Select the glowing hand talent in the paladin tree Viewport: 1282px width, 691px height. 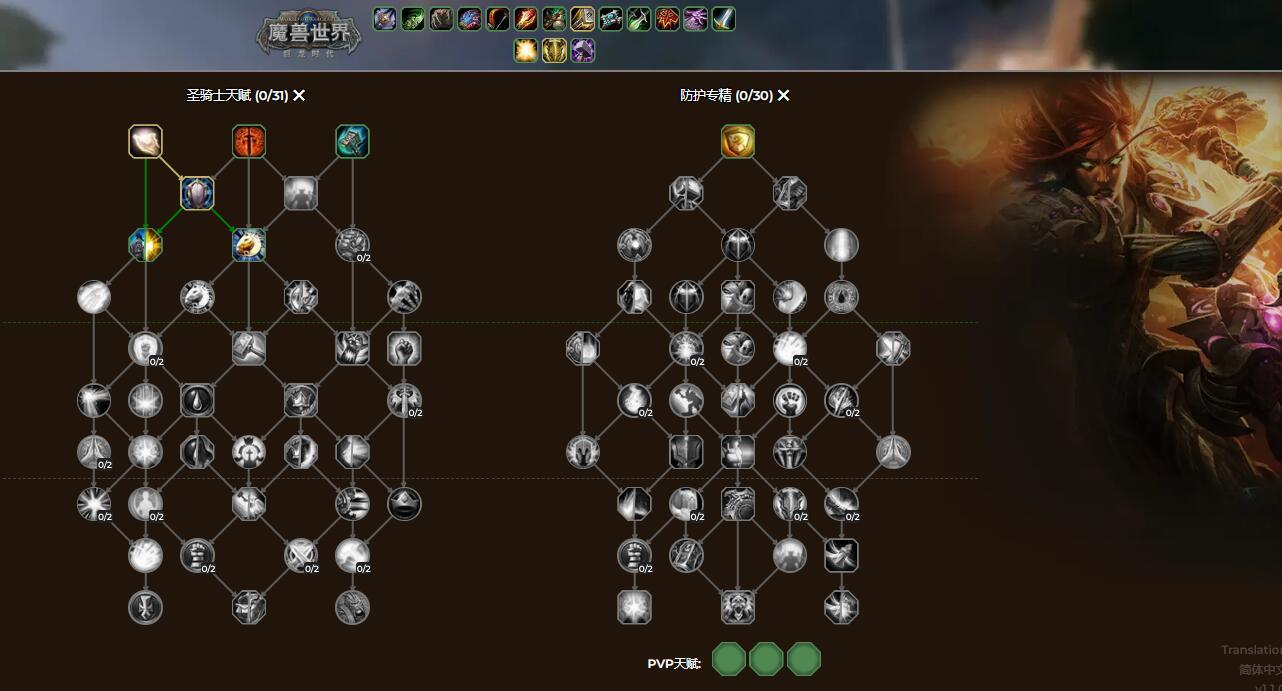(x=146, y=142)
